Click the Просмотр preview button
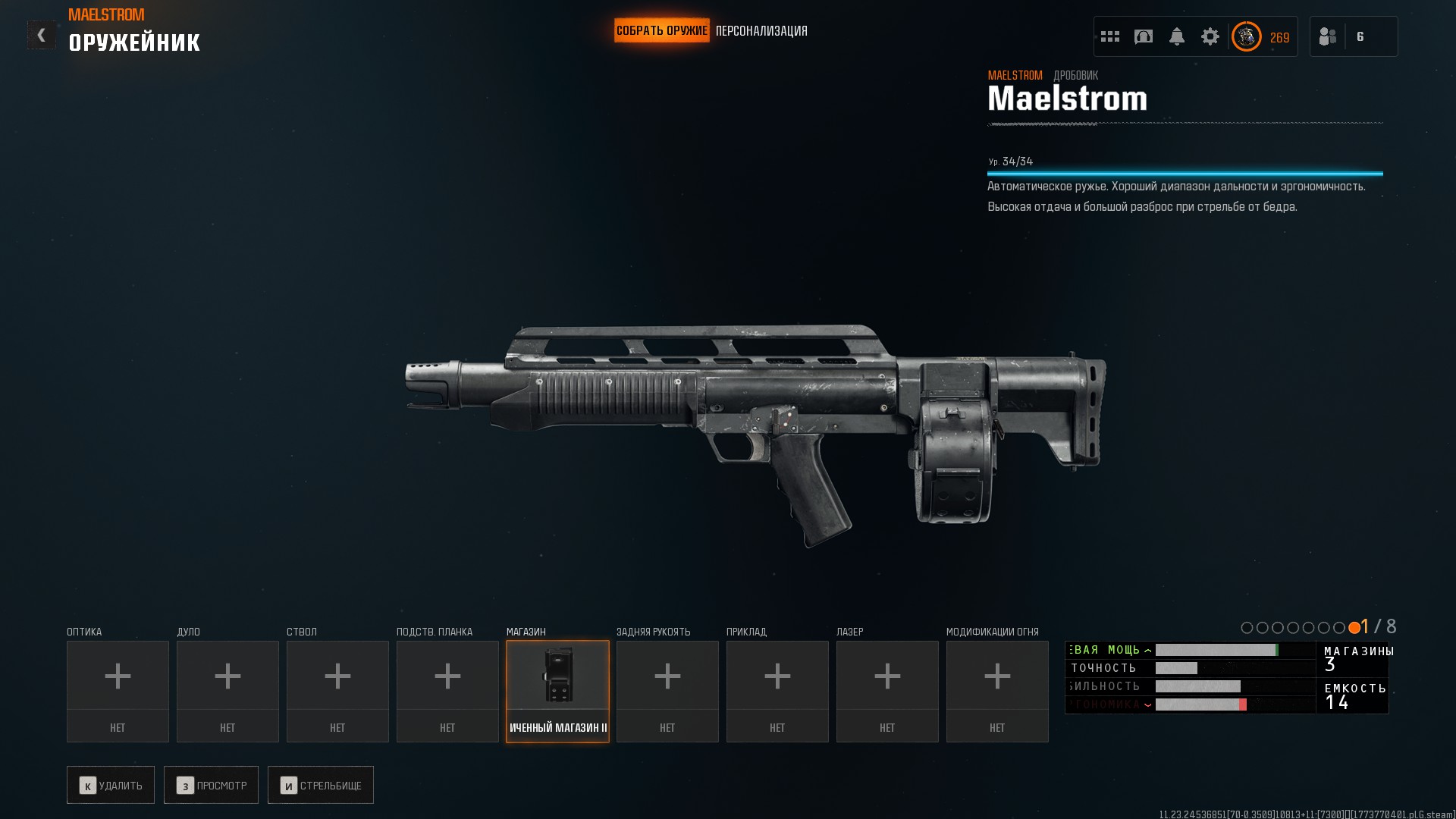1456x819 pixels. point(211,785)
